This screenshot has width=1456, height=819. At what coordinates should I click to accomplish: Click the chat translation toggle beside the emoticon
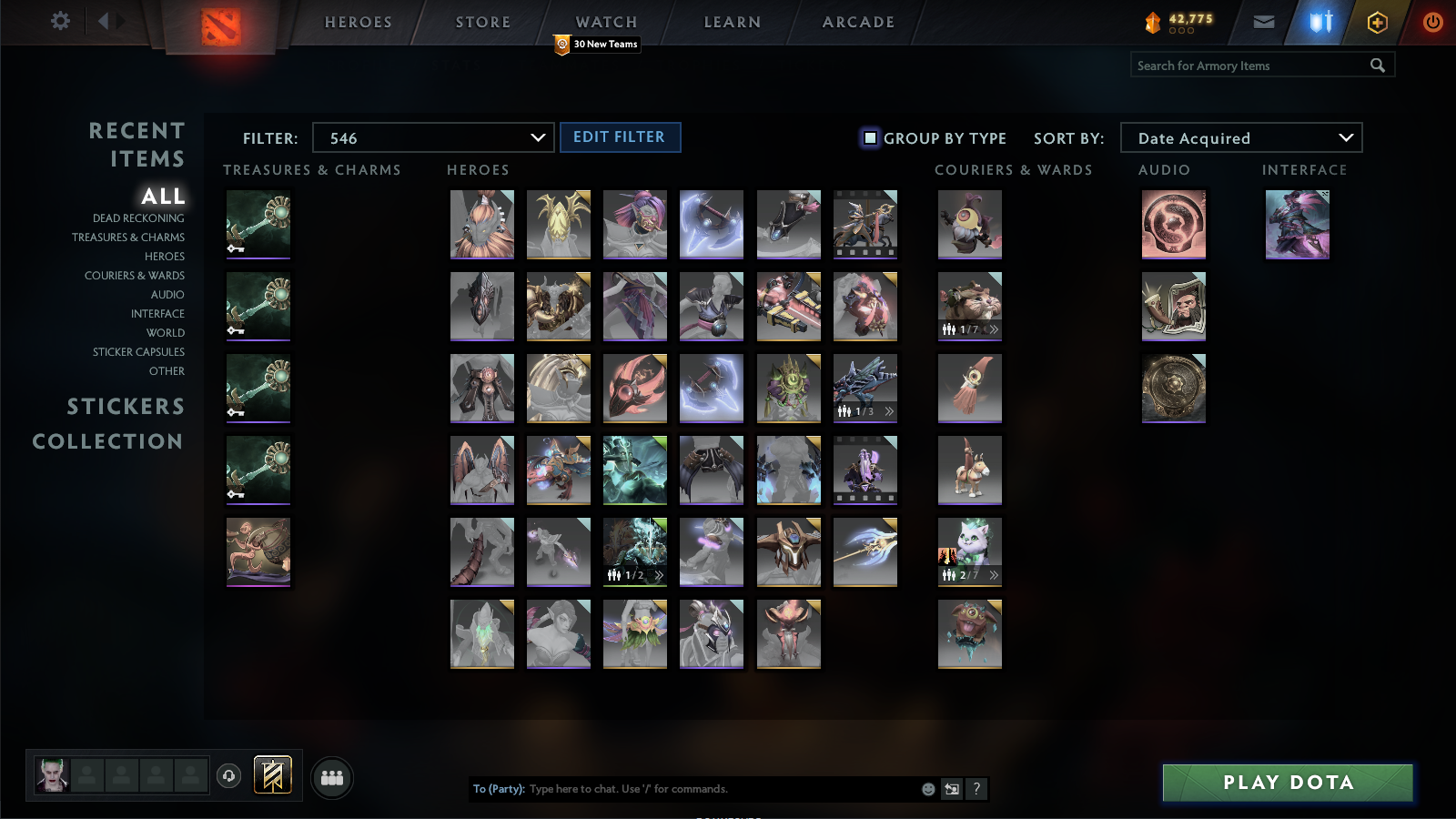click(x=950, y=789)
